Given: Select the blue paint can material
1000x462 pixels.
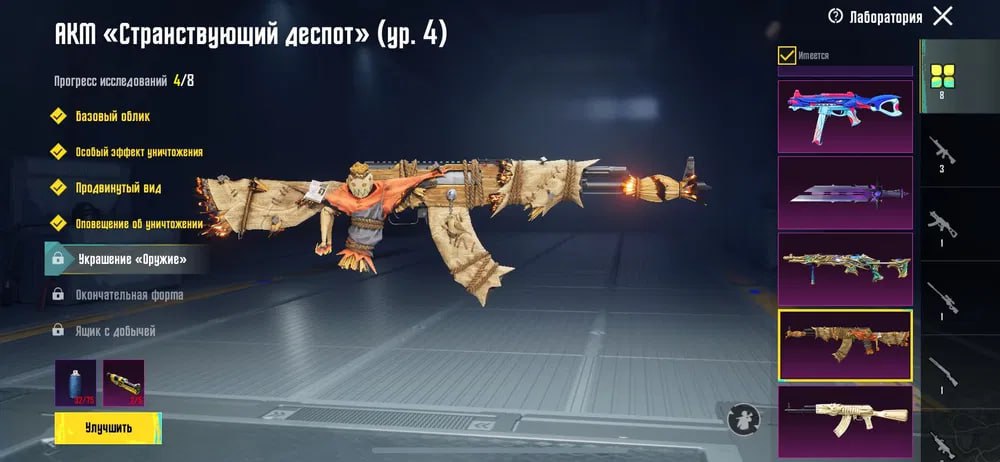Looking at the screenshot, I should pyautogui.click(x=75, y=383).
